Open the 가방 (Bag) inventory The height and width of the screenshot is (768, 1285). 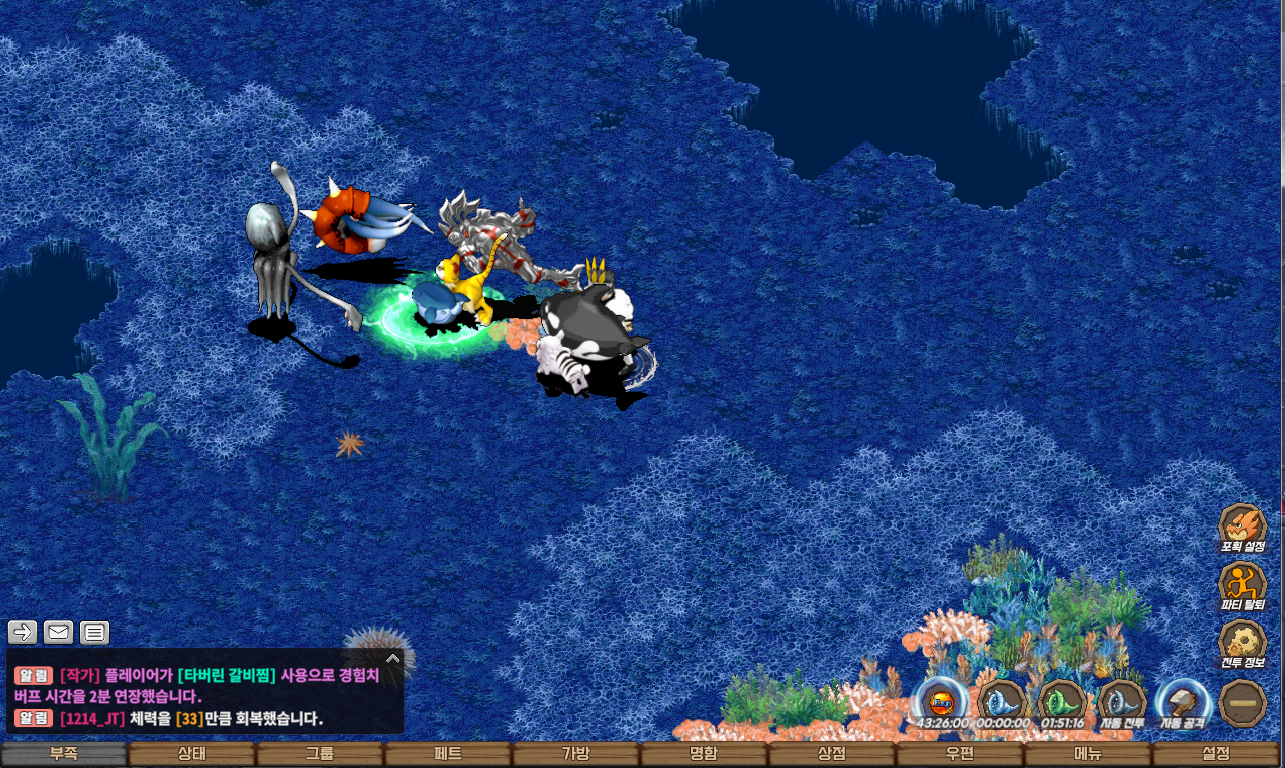point(576,754)
